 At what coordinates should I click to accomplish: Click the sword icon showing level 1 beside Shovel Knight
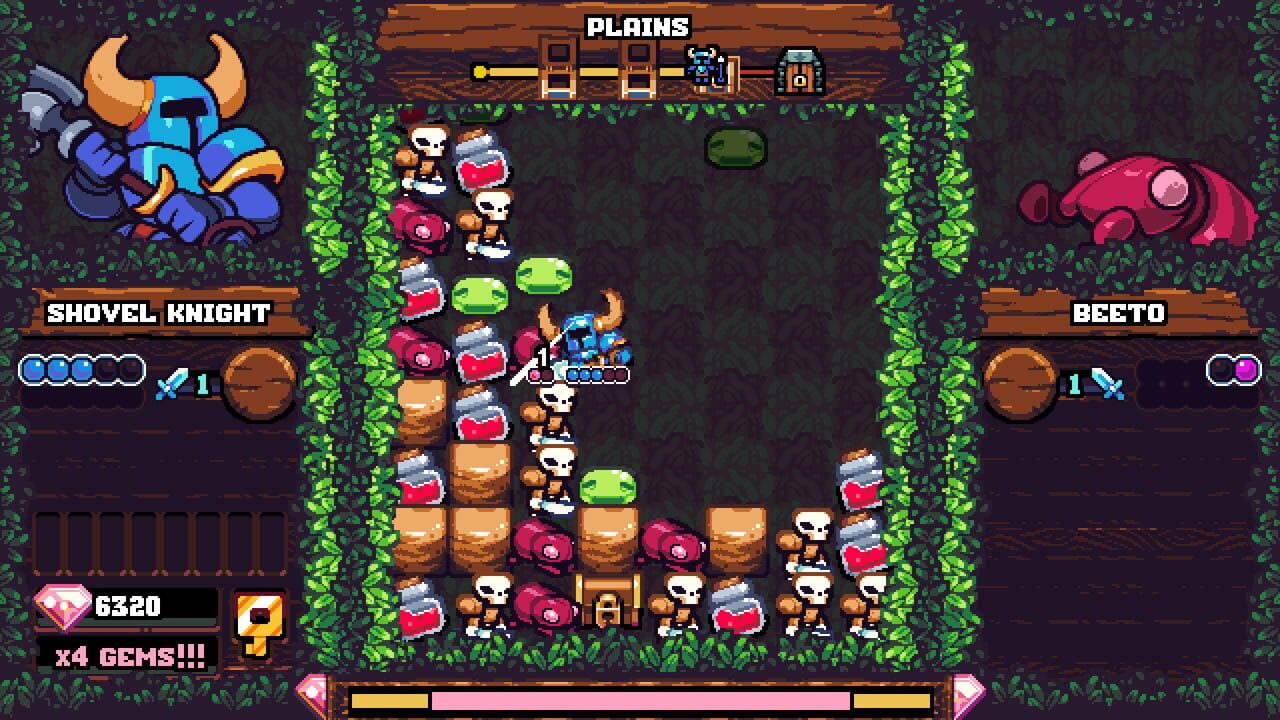178,385
